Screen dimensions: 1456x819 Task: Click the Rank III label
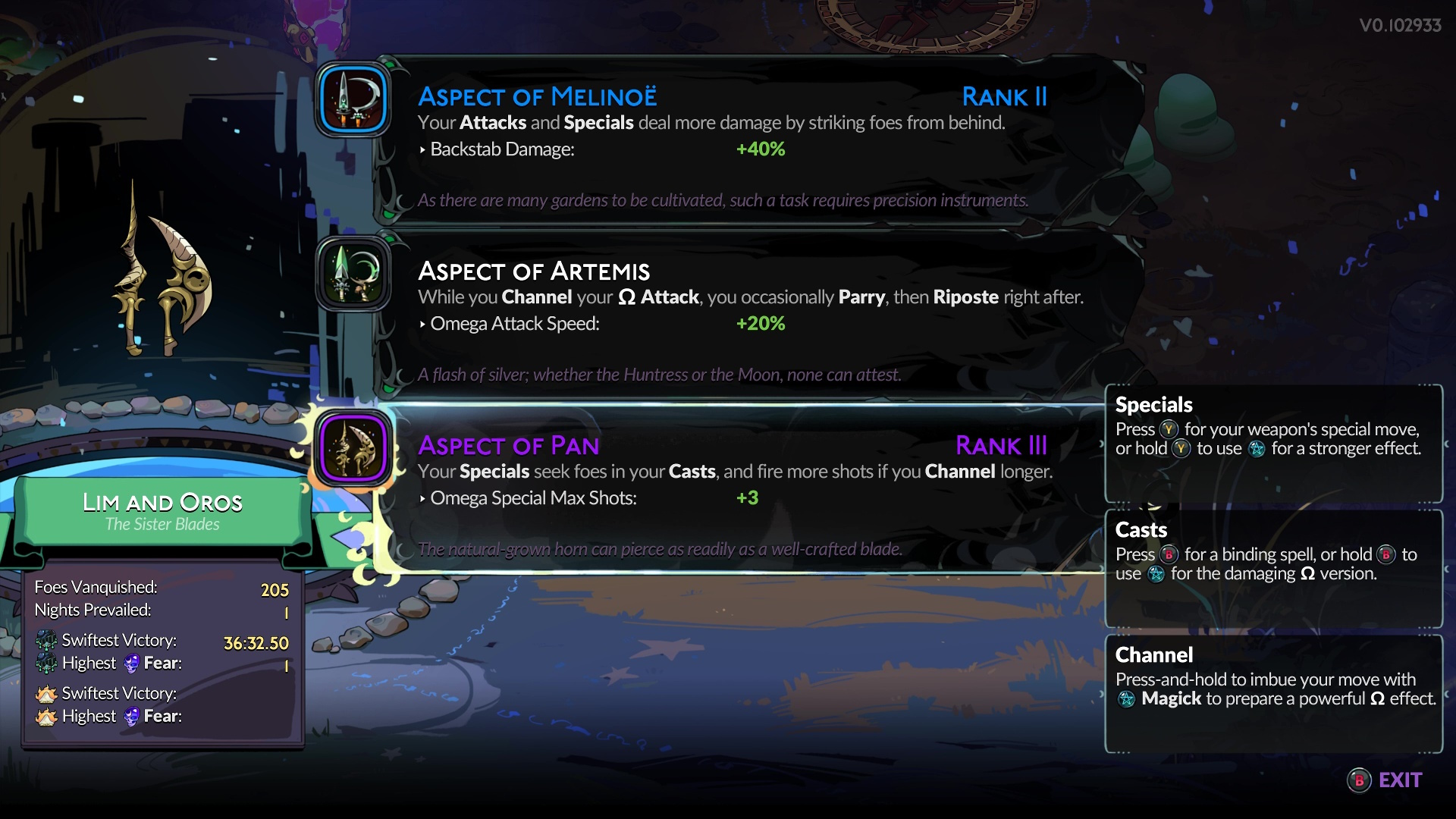(1003, 447)
